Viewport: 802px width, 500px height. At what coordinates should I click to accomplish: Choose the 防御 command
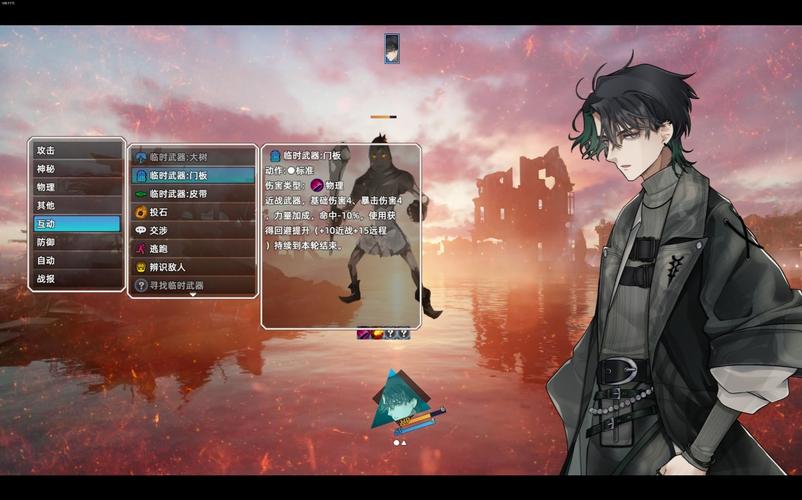point(76,242)
